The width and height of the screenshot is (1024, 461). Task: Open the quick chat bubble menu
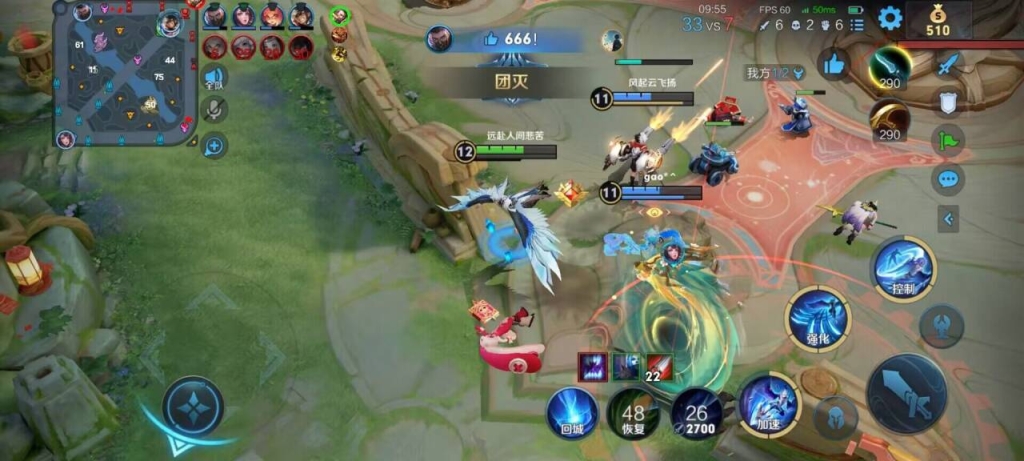tap(948, 180)
